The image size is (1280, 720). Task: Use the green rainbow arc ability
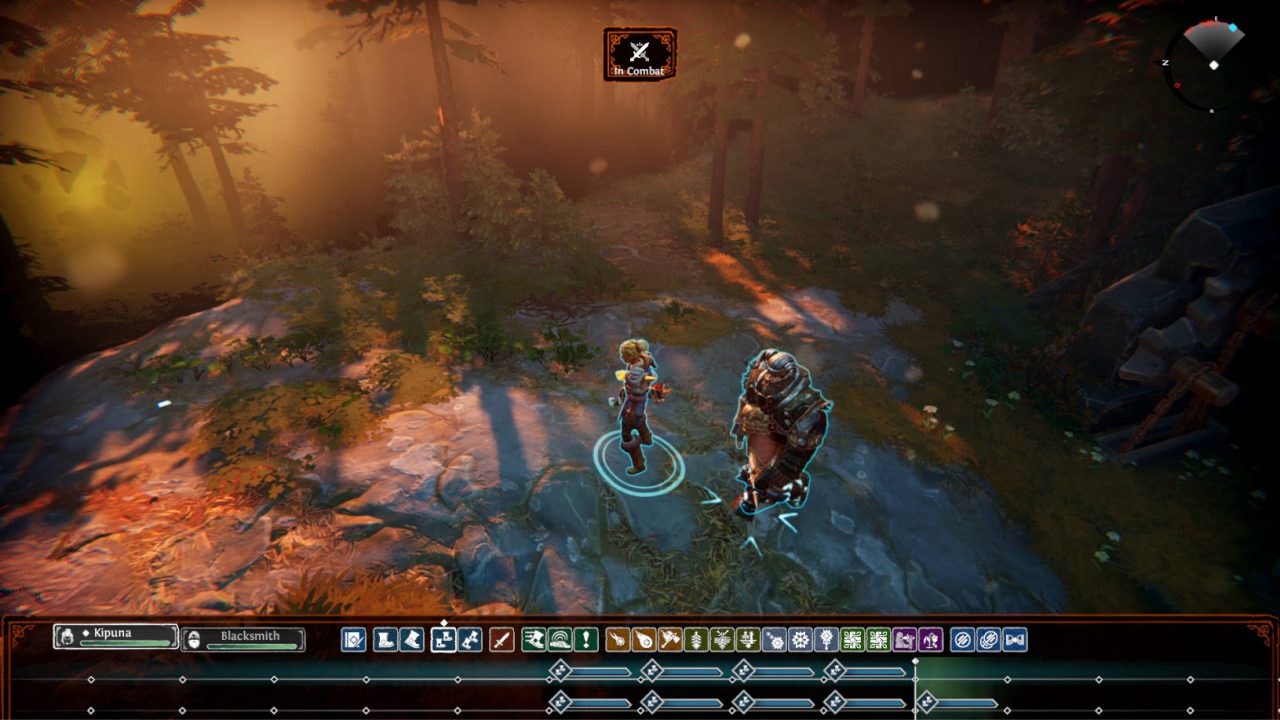(x=560, y=640)
